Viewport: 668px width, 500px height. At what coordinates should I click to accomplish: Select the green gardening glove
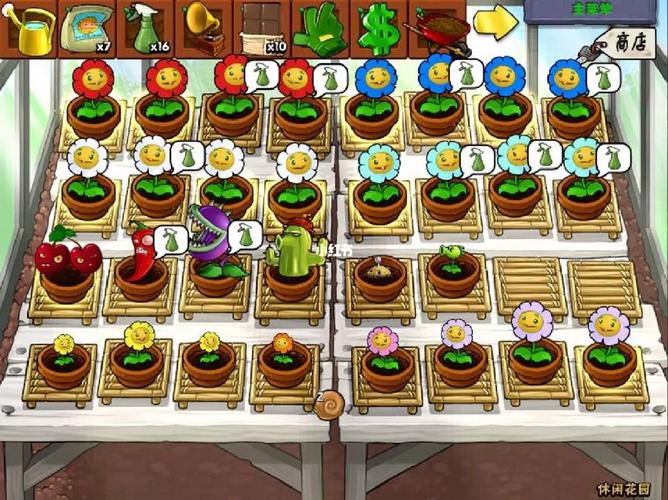click(x=320, y=28)
